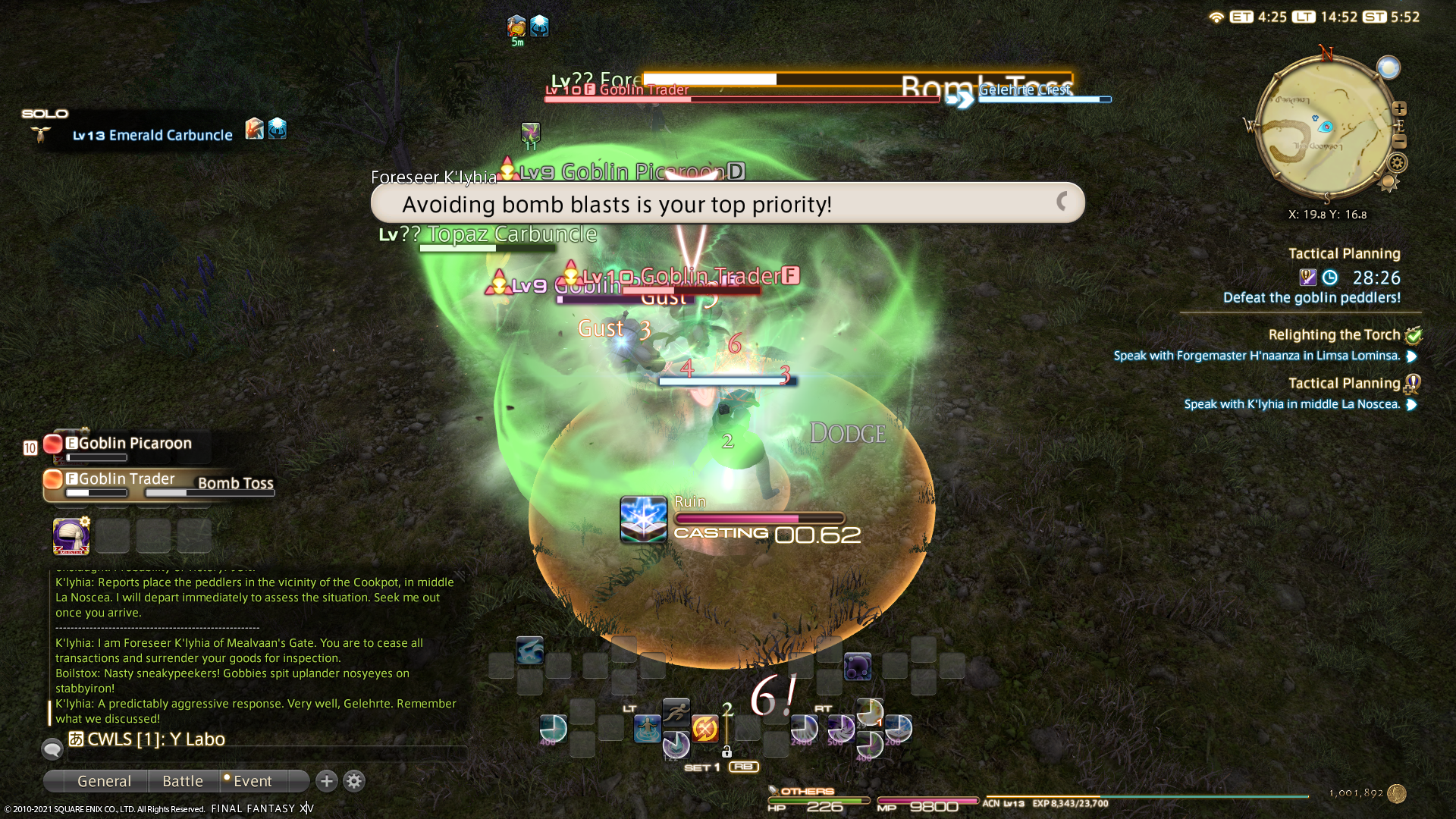The height and width of the screenshot is (819, 1456).
Task: Select the Event chat tab
Action: pos(252,781)
